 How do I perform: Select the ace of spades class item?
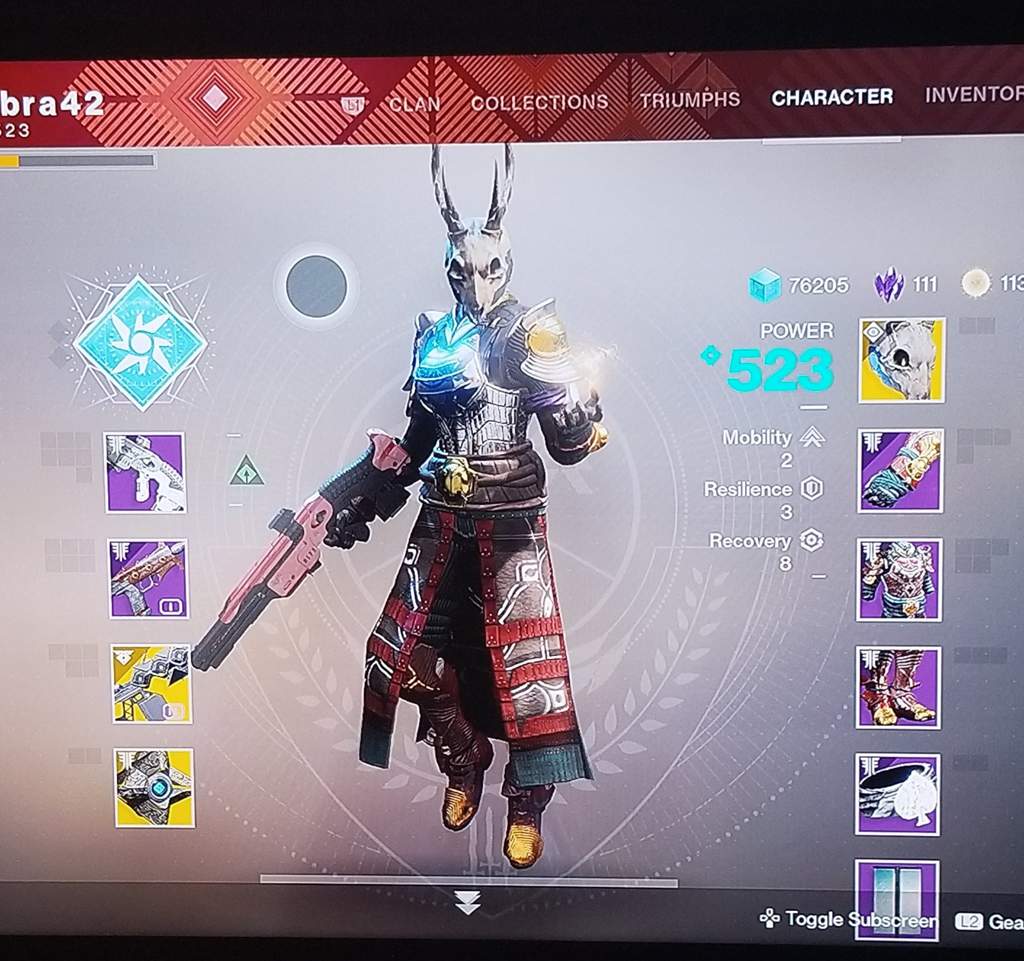click(x=897, y=794)
